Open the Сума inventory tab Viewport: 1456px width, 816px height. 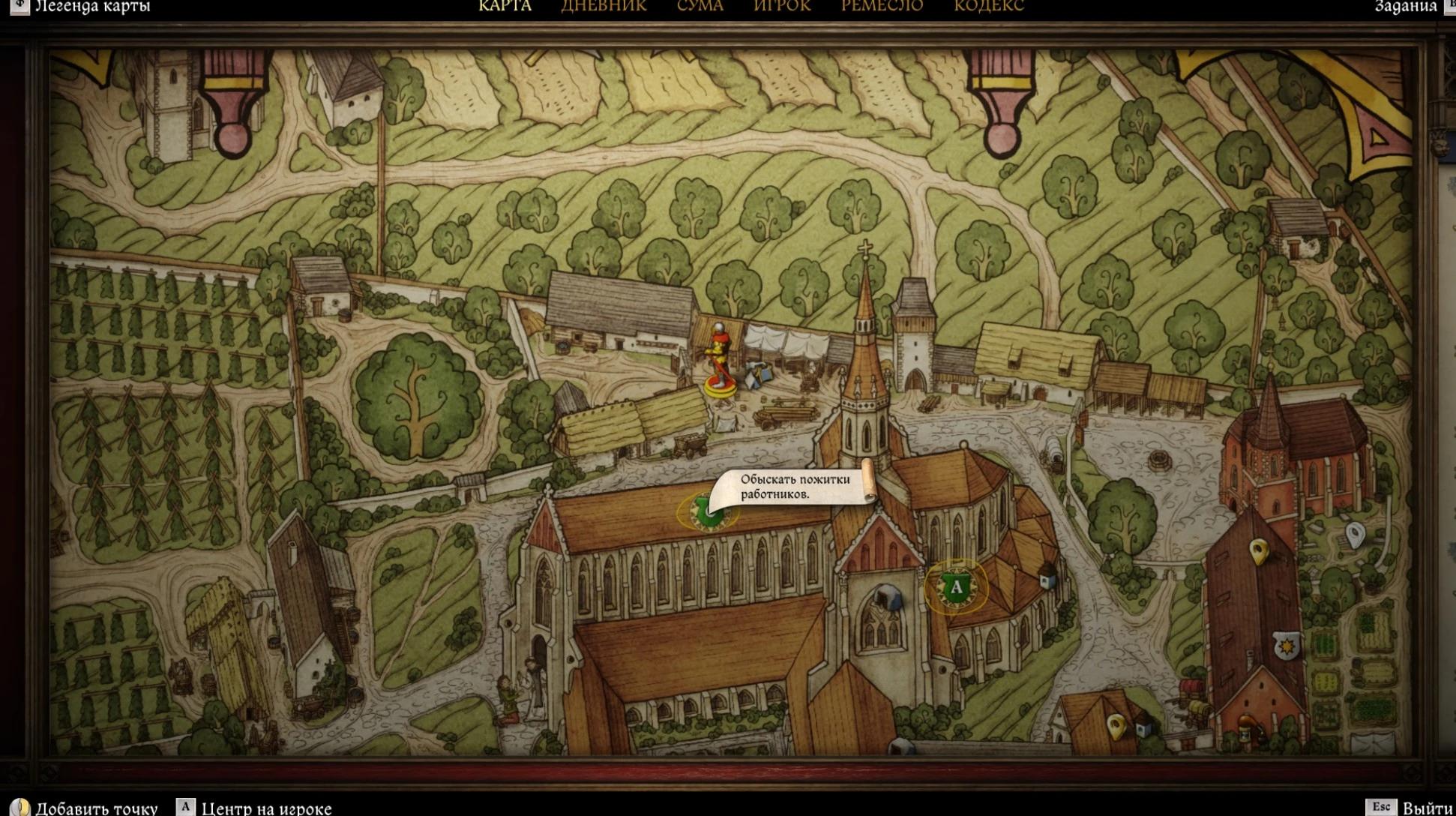[x=700, y=6]
